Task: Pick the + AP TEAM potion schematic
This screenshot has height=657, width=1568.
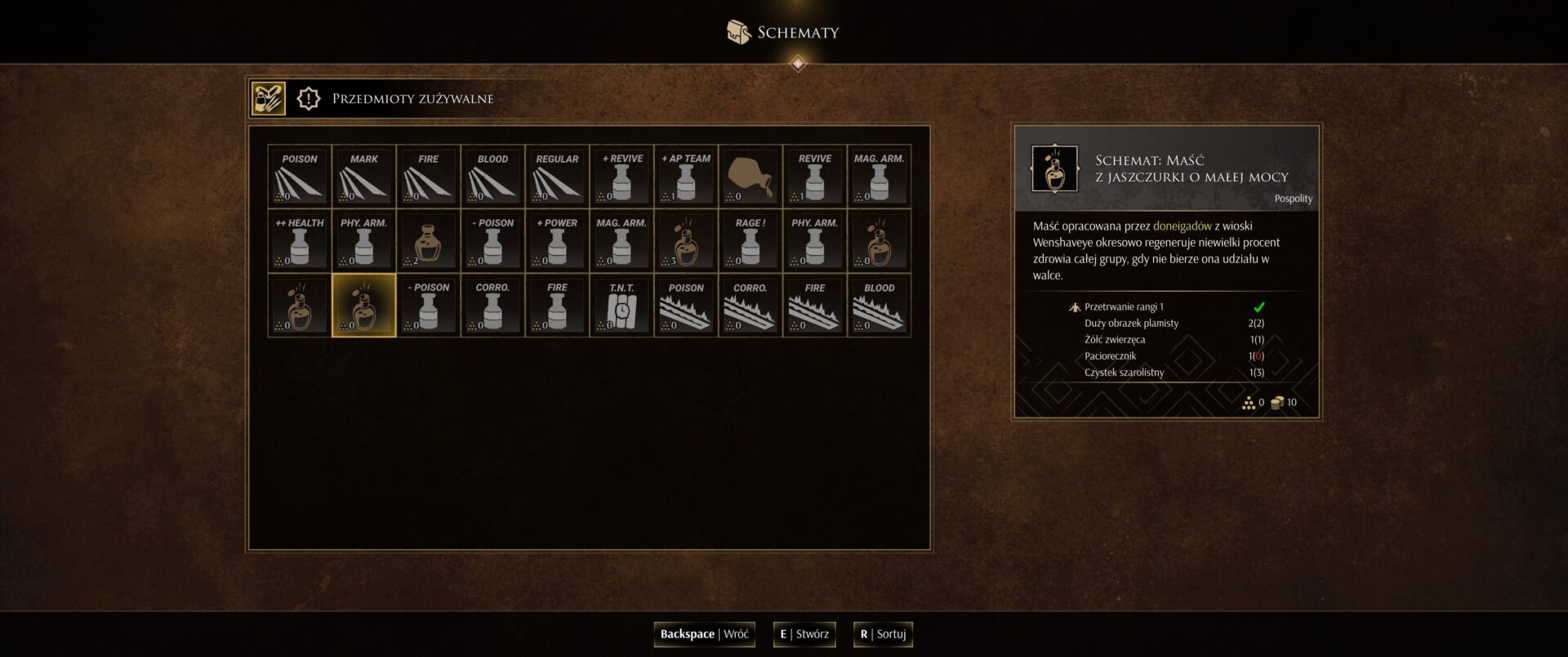Action: coord(686,177)
